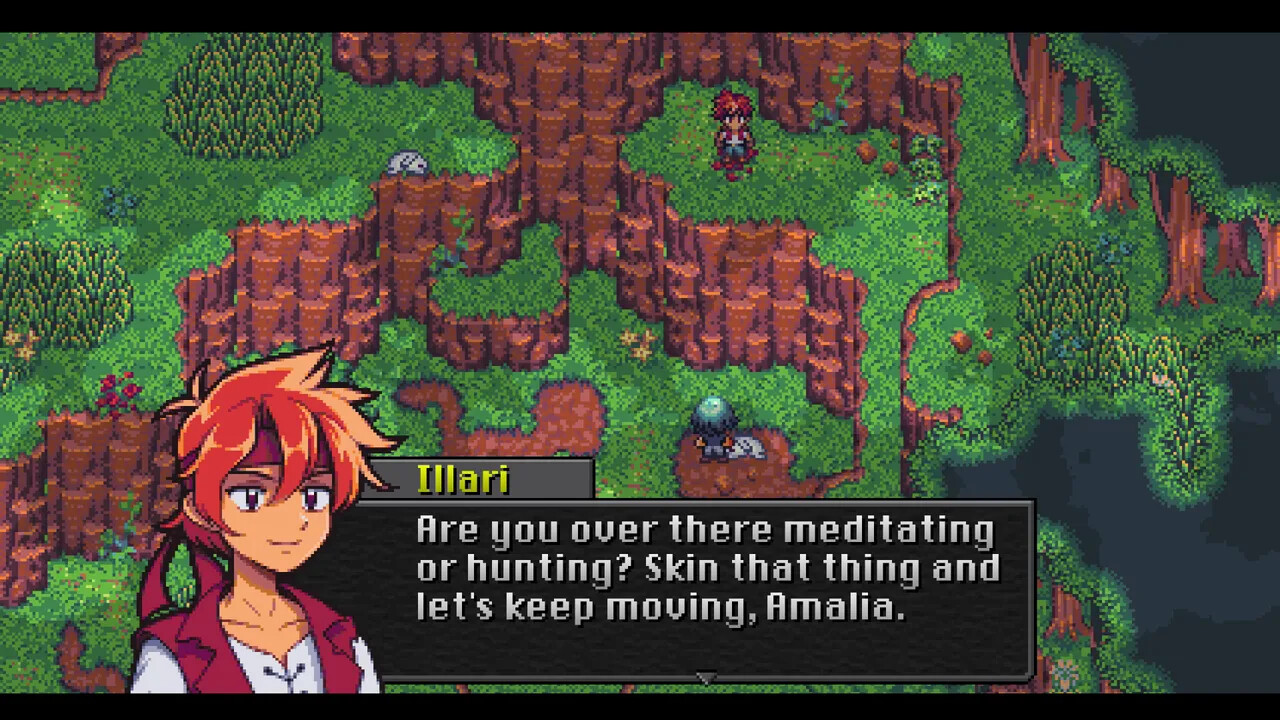Advance dialogue using the down arrow indicator
The height and width of the screenshot is (720, 1280).
(706, 678)
